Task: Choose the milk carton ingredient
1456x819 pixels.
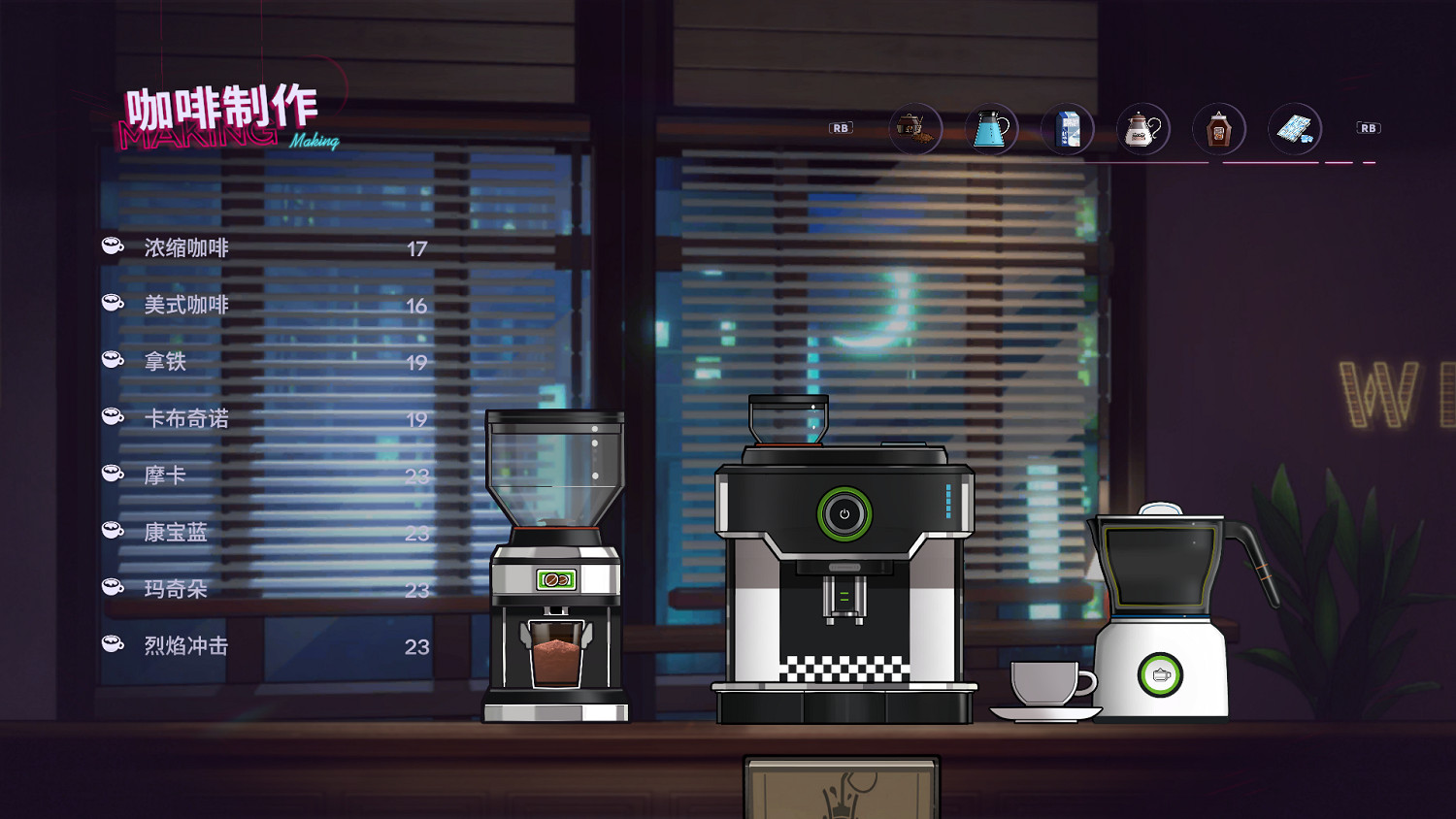Action: tap(1067, 127)
